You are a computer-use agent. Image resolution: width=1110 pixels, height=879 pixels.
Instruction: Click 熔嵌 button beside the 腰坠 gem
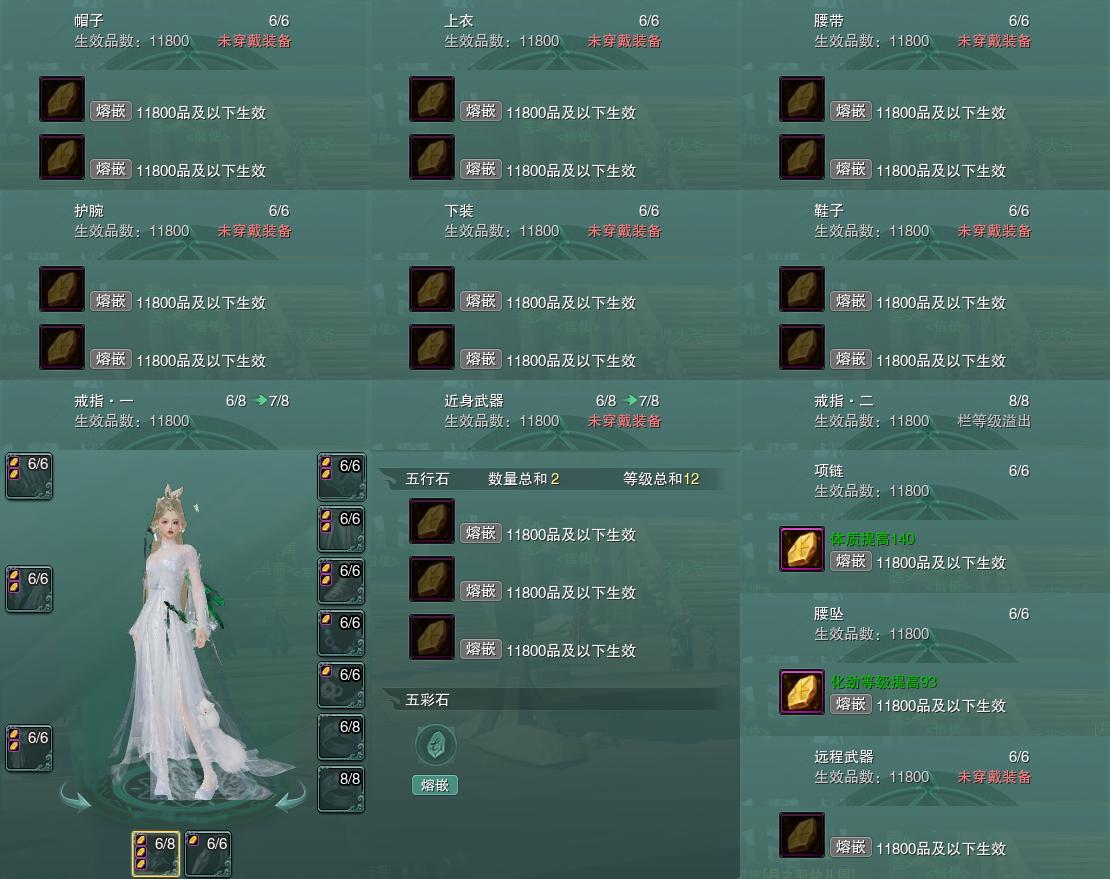[850, 704]
